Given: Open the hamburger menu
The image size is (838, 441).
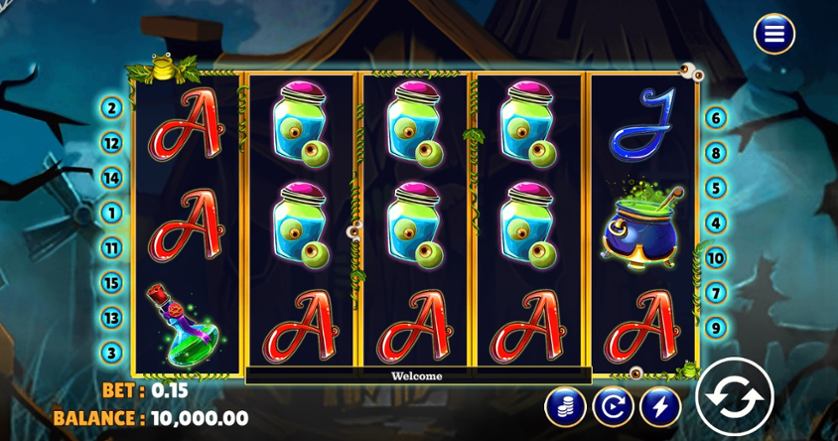Looking at the screenshot, I should tap(774, 34).
